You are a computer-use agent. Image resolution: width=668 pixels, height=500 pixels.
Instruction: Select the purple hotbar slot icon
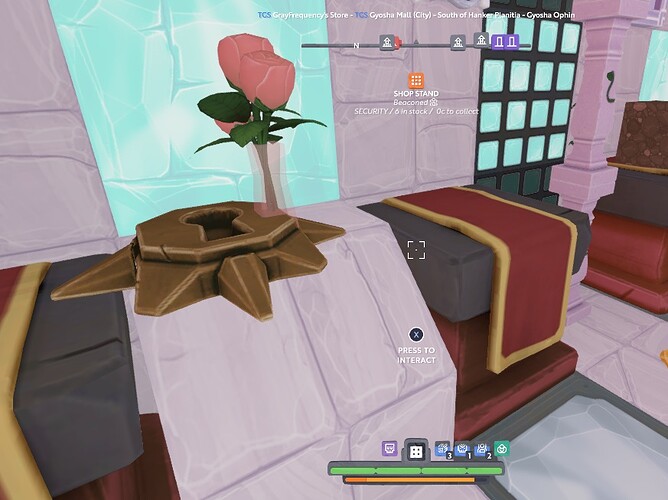(389, 450)
